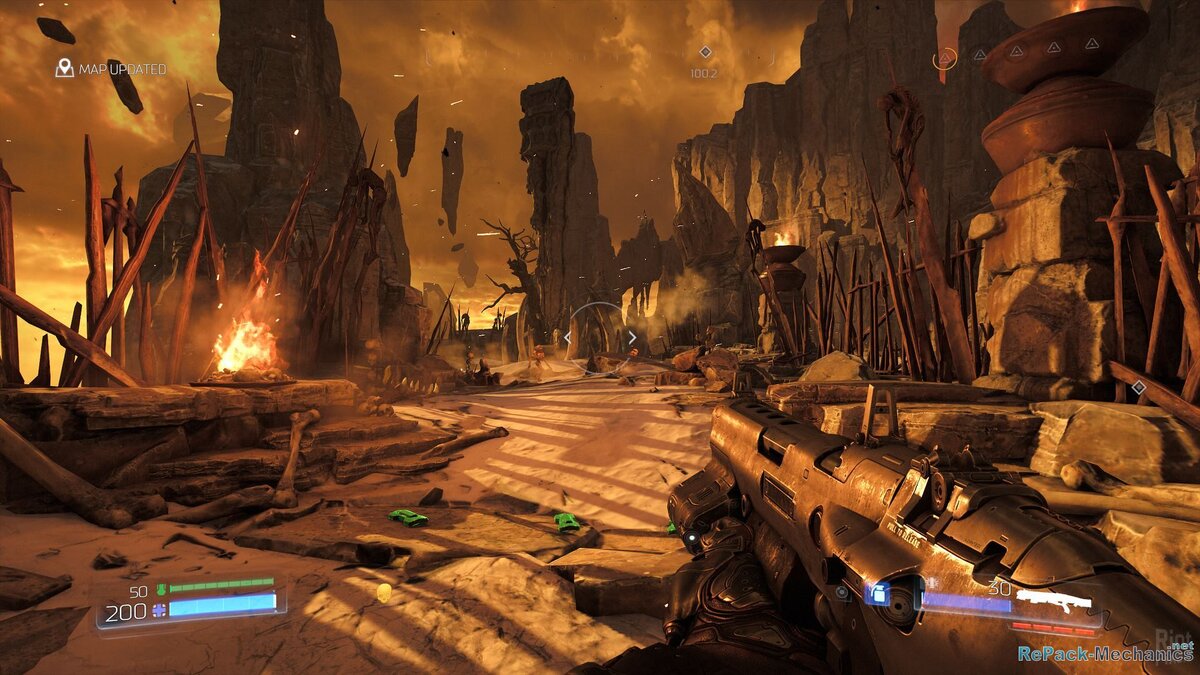Select the diamond objective marker on the compass

coord(705,52)
